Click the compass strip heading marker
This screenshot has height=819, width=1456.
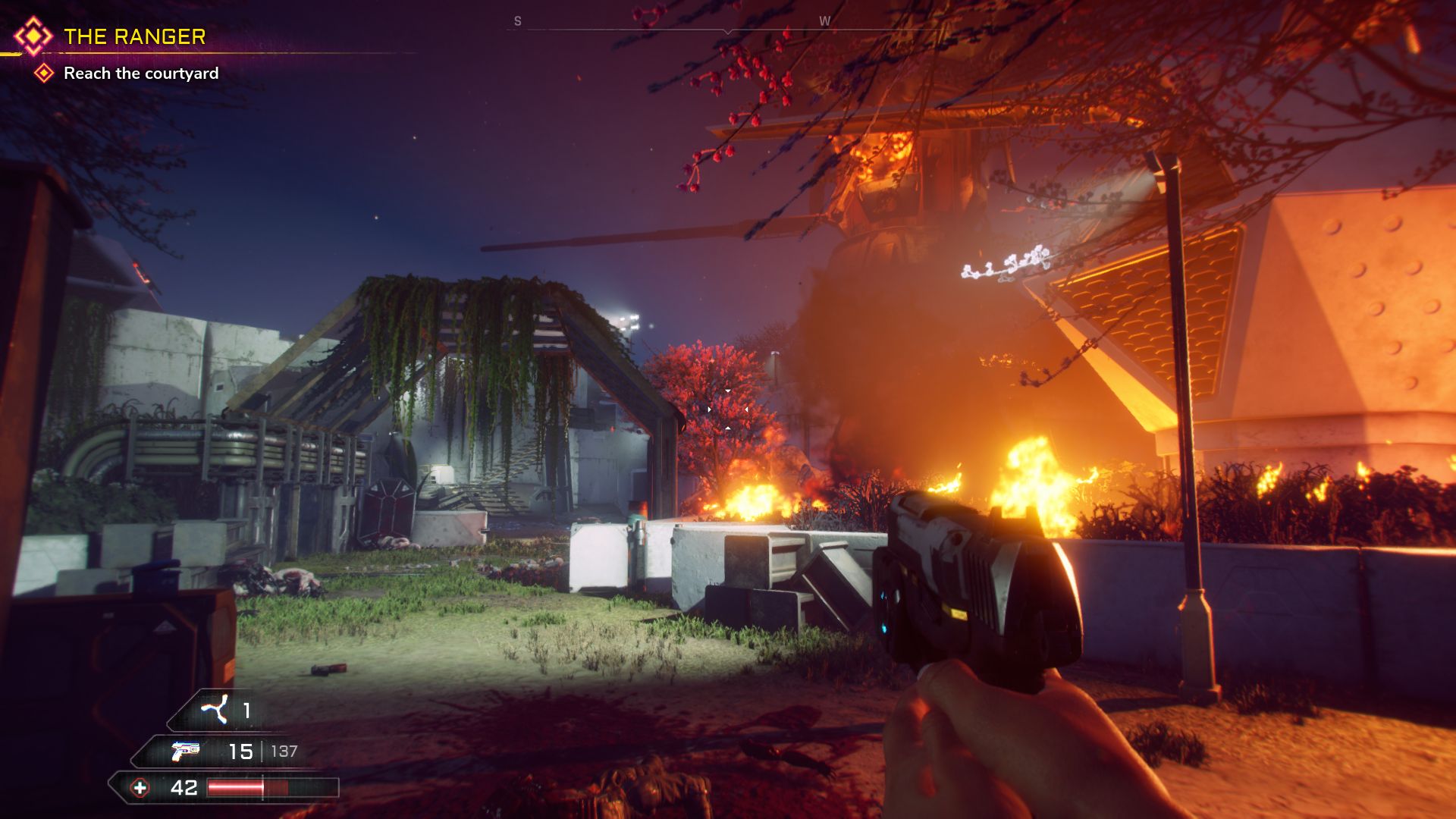tap(728, 31)
